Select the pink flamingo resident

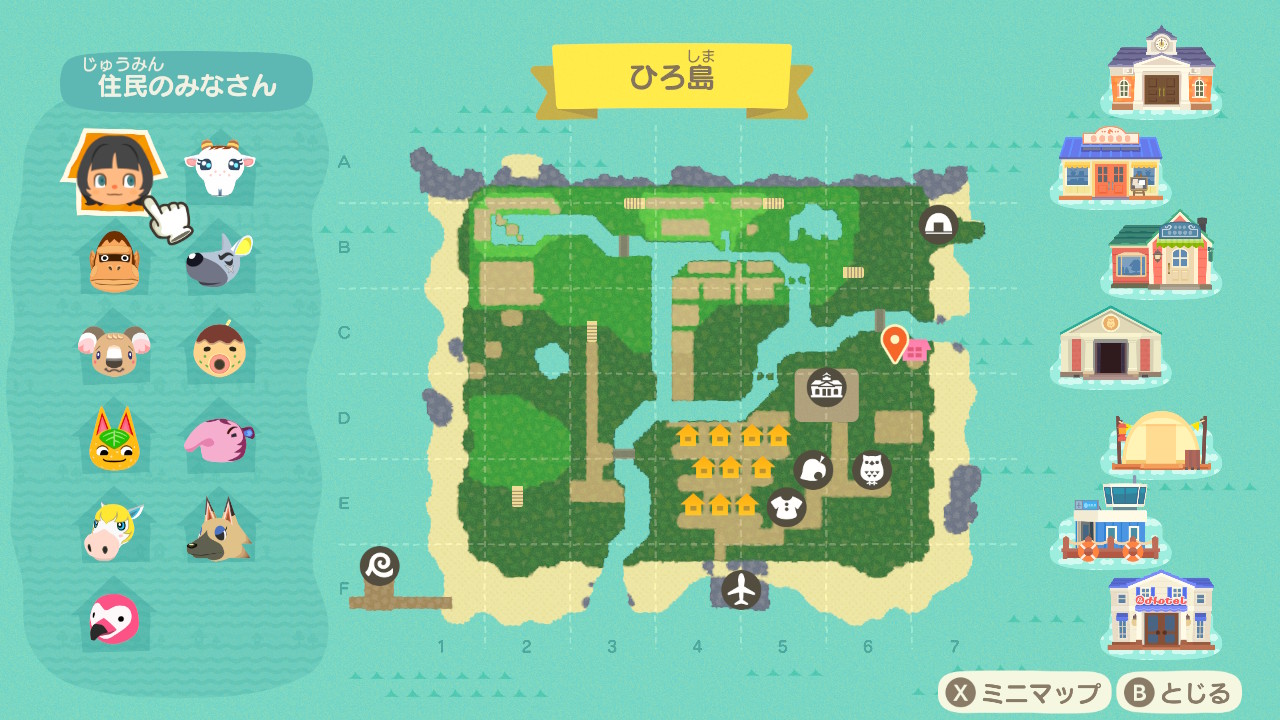point(114,617)
